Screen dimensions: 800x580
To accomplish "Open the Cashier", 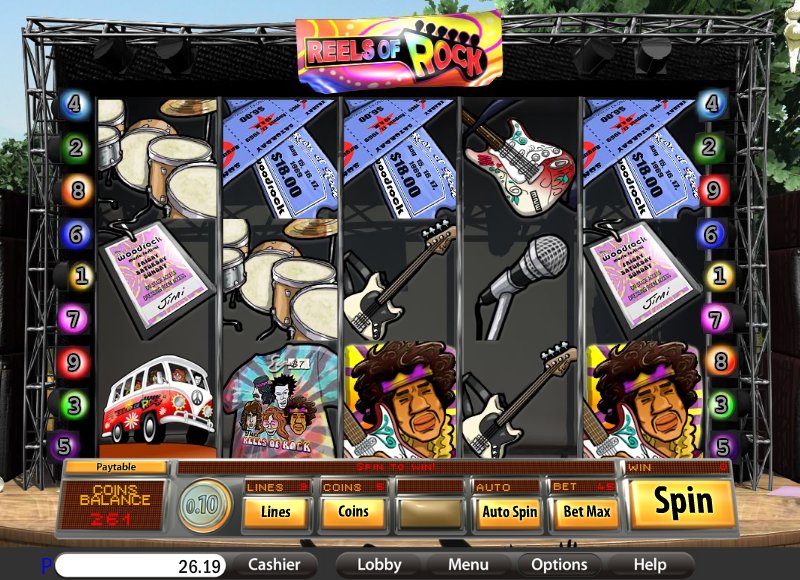I will click(274, 565).
